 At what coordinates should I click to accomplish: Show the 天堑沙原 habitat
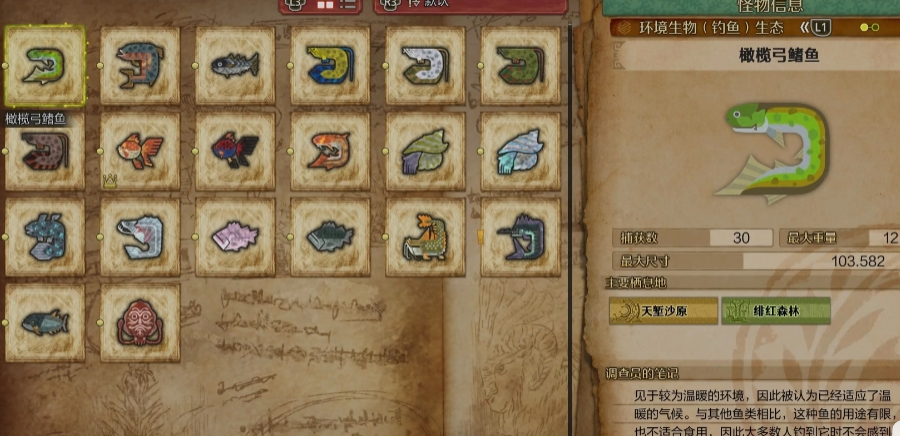click(x=664, y=311)
